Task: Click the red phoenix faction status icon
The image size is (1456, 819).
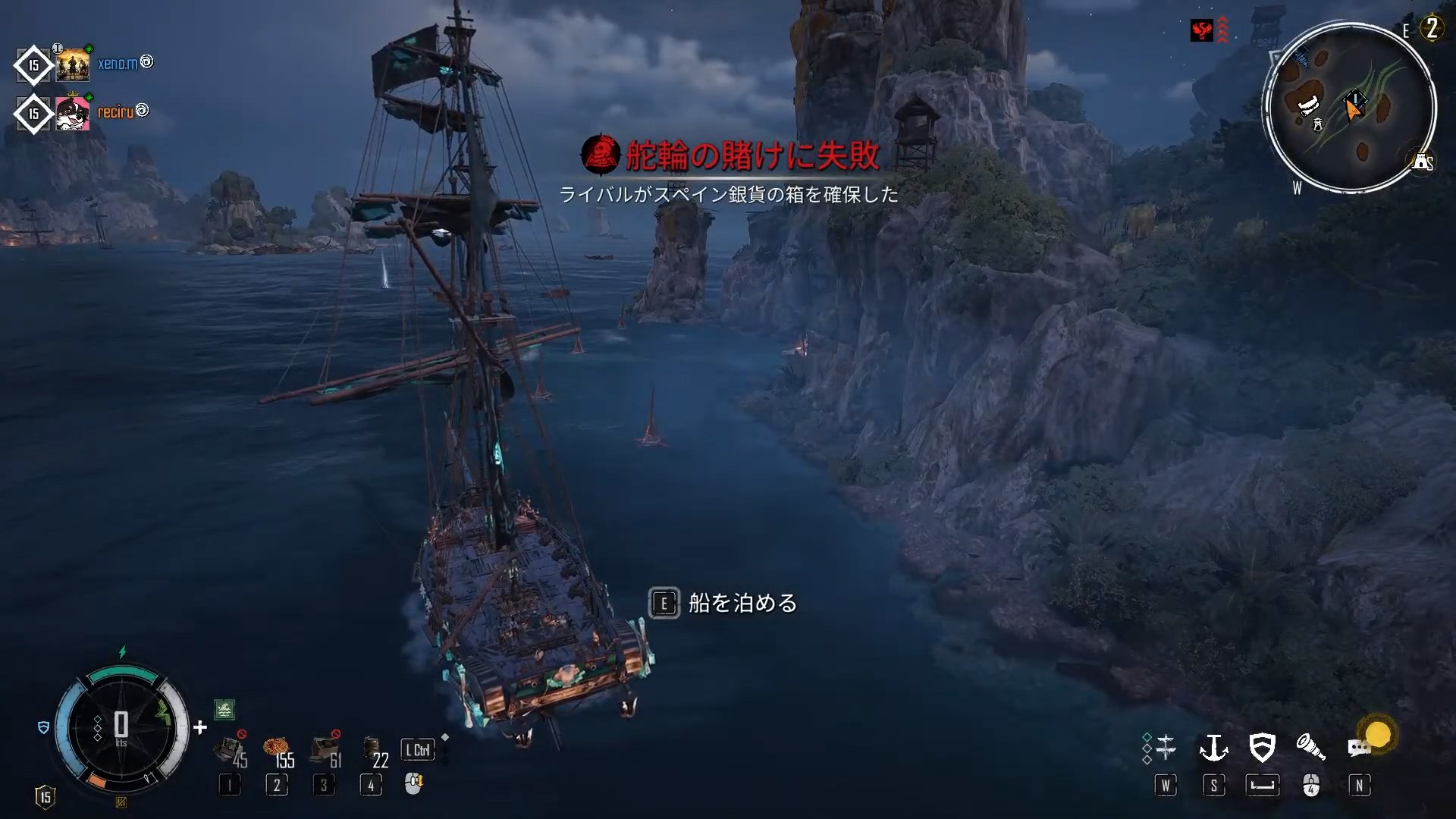Action: coord(1201,30)
